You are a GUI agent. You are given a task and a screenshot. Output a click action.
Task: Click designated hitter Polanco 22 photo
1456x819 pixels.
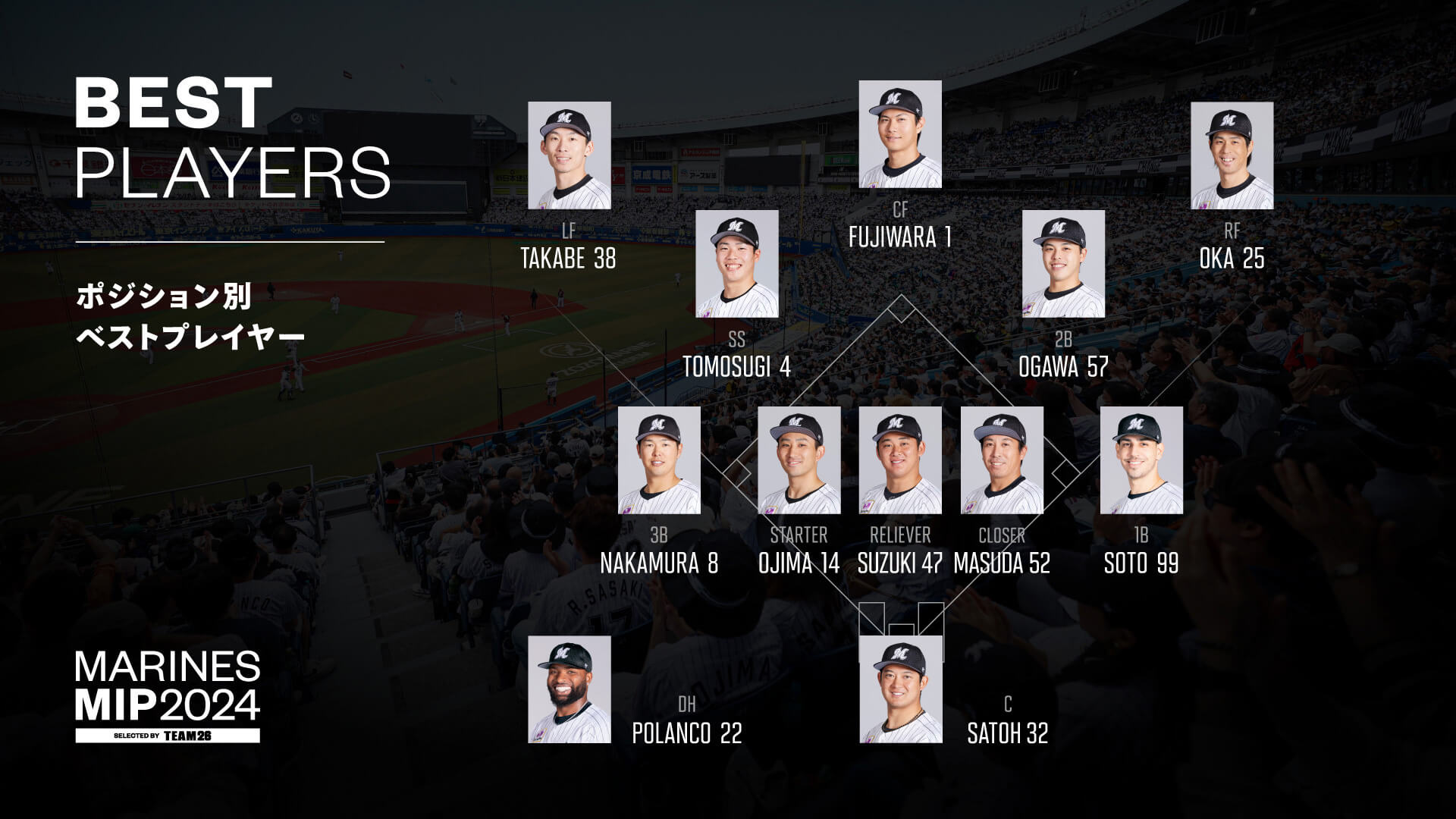pyautogui.click(x=569, y=689)
